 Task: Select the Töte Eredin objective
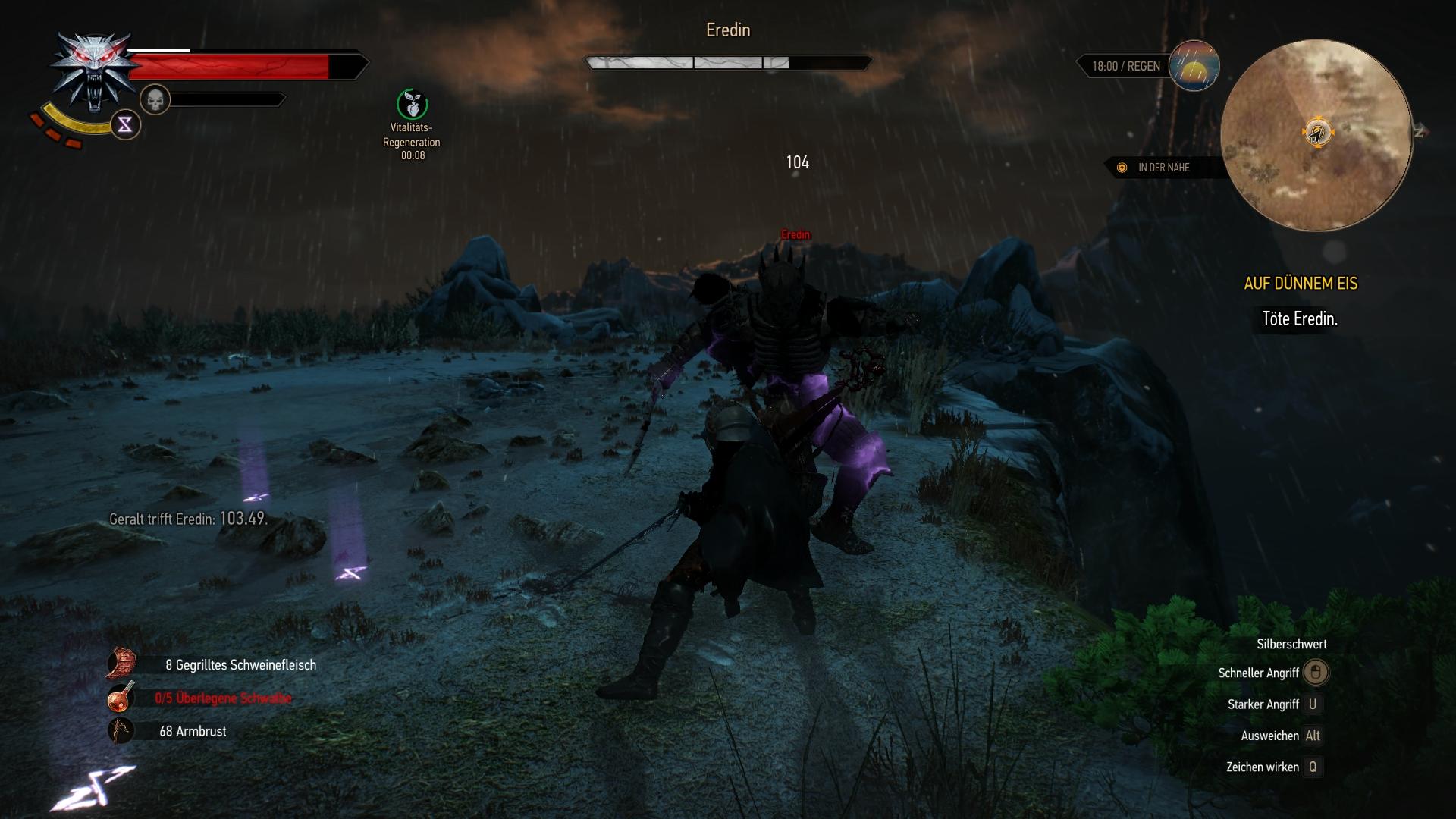[x=1299, y=319]
